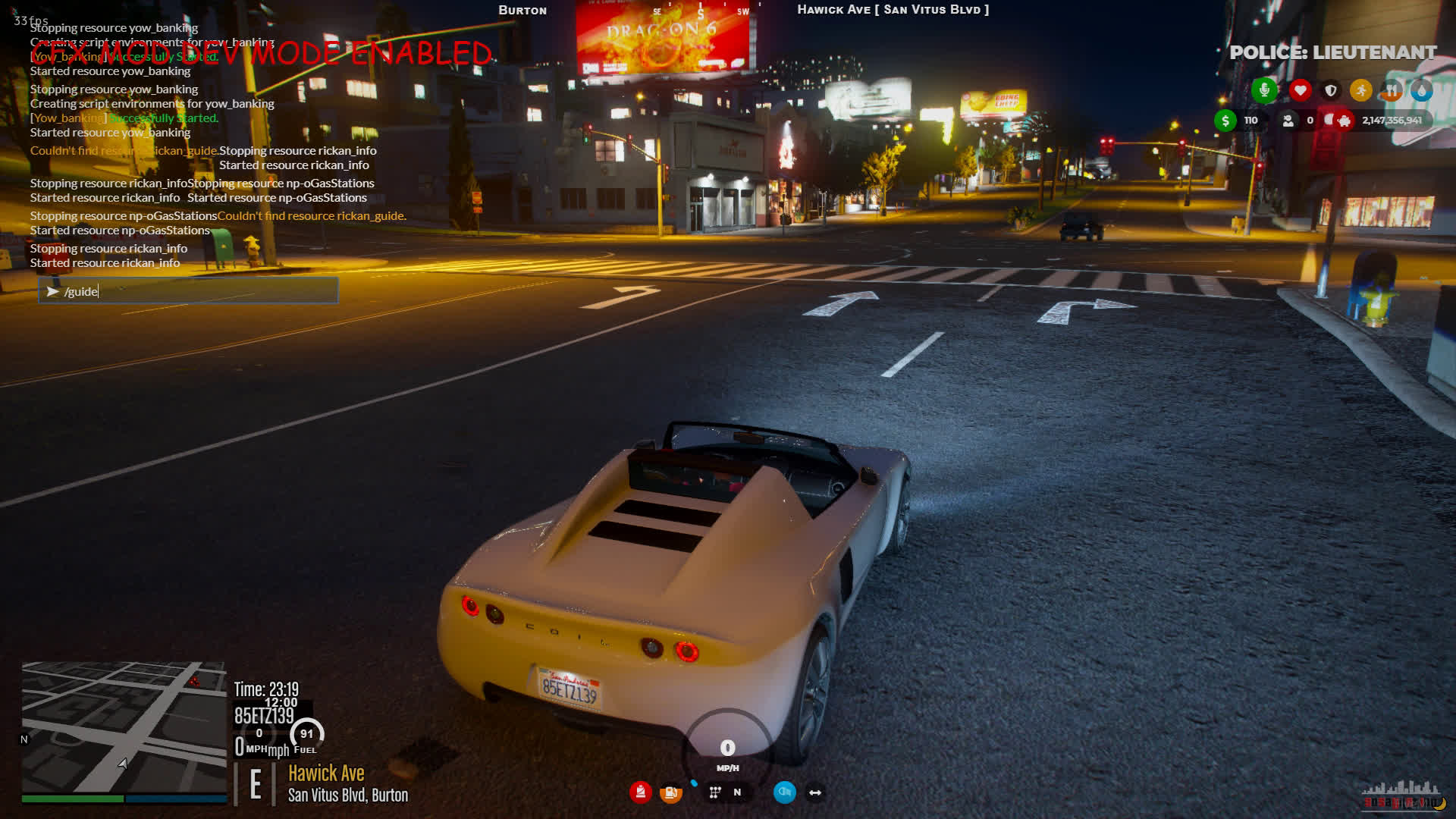Select the yellow running stamina icon
This screenshot has width=1456, height=819.
point(1361,91)
